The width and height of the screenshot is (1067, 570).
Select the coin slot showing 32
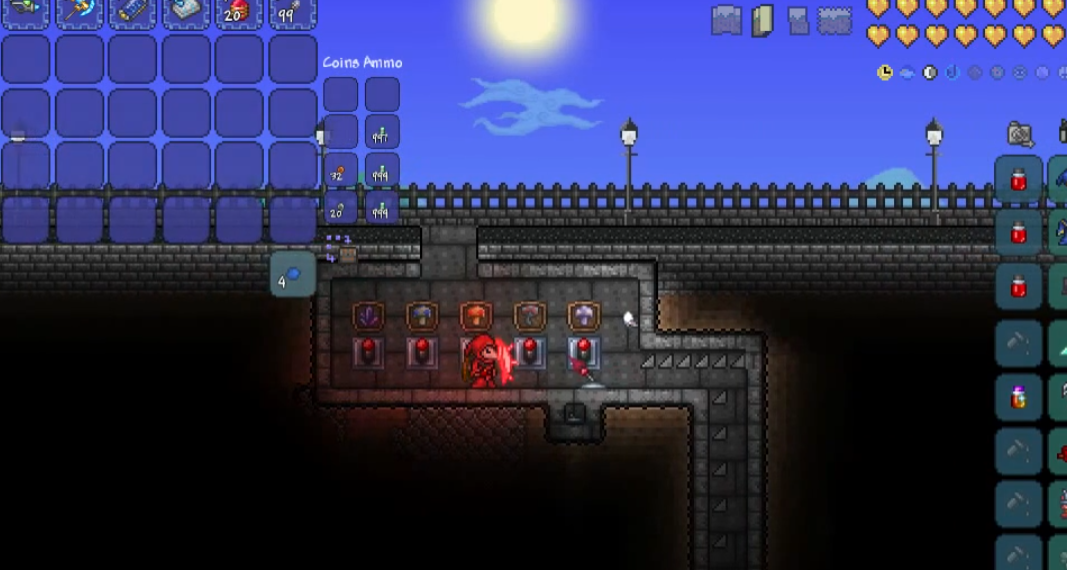click(340, 171)
